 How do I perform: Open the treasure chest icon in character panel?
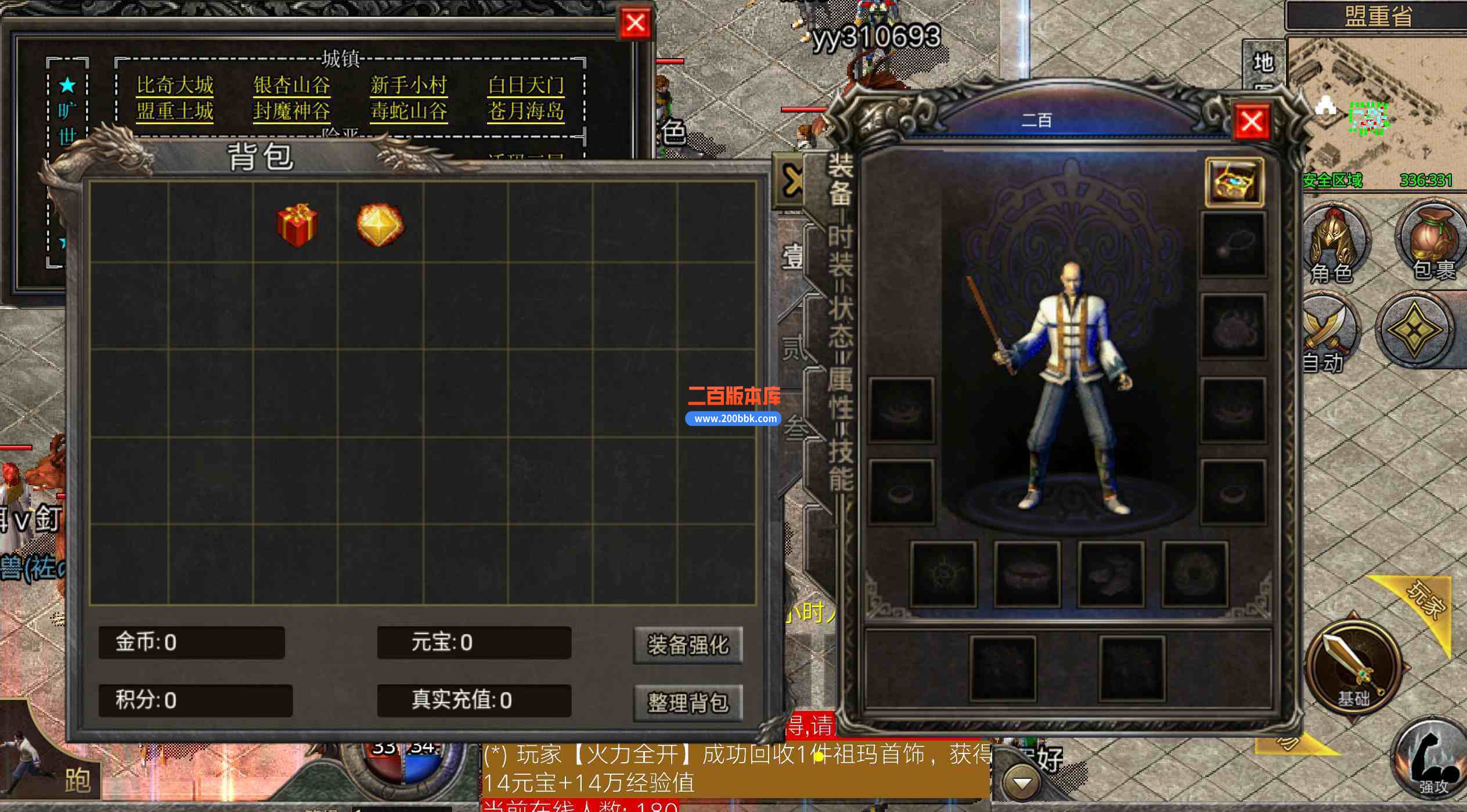(x=1234, y=182)
